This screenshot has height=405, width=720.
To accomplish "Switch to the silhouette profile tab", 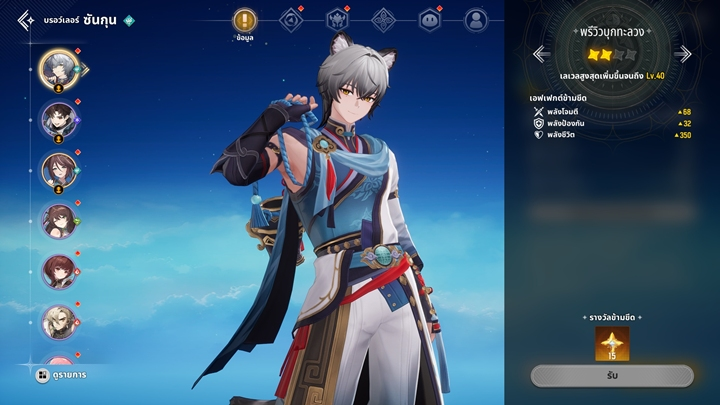I will point(476,20).
